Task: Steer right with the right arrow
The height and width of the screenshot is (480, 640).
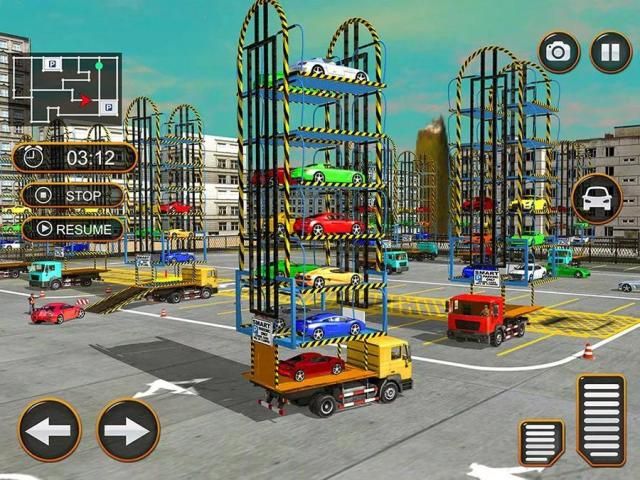Action: (x=128, y=430)
